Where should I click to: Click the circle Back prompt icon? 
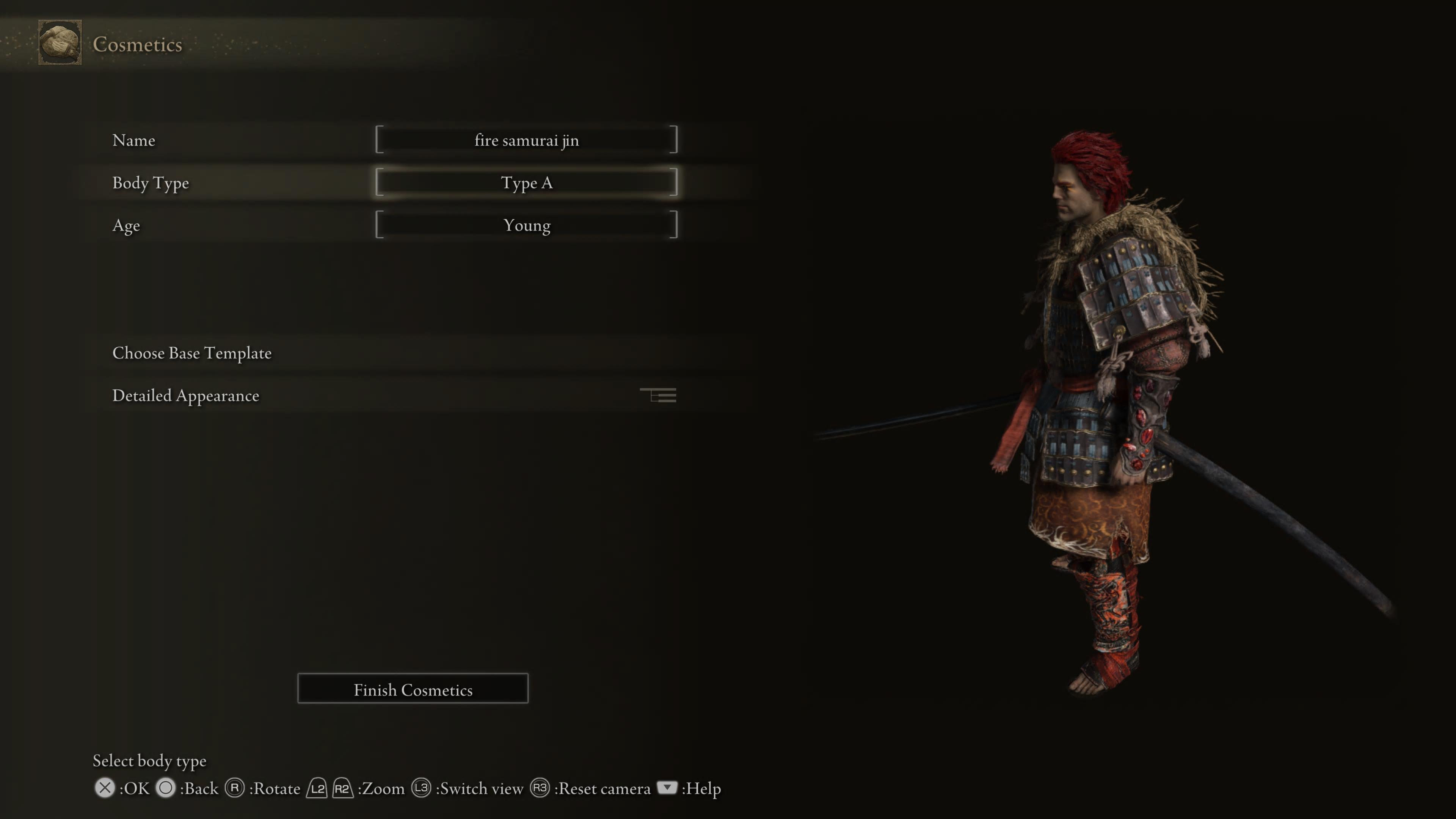[166, 788]
